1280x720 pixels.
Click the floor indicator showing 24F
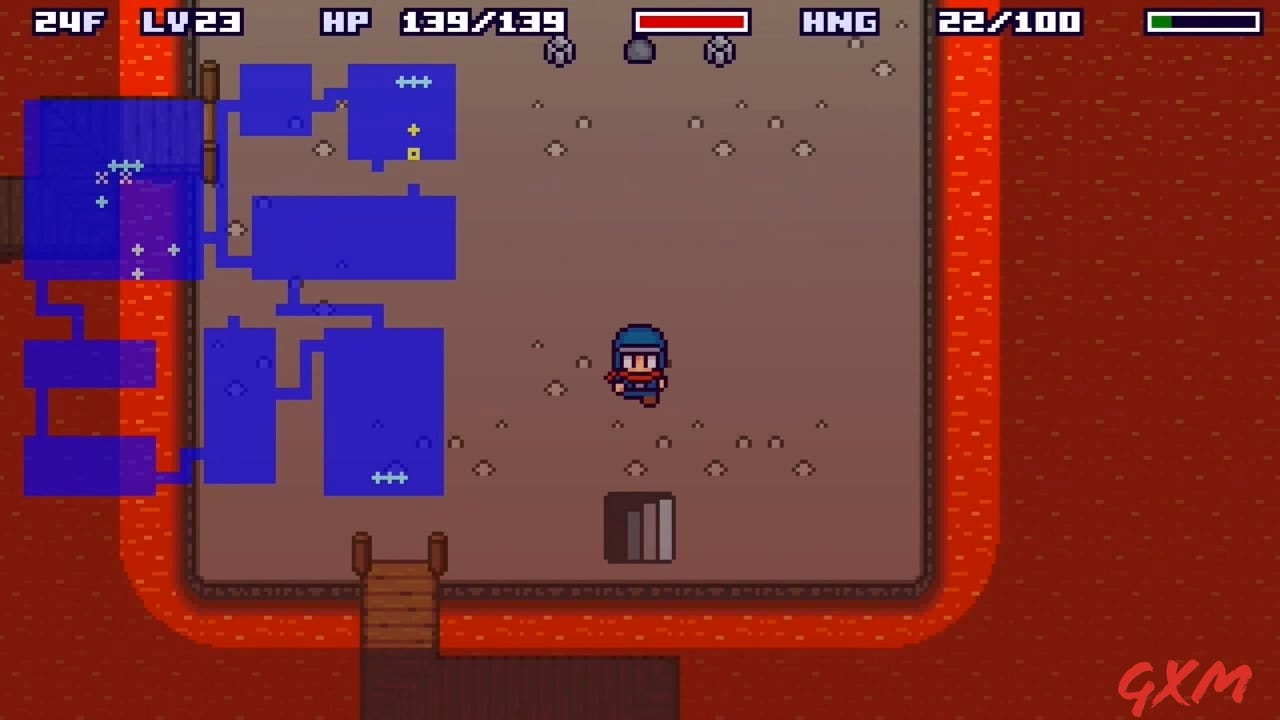click(68, 22)
